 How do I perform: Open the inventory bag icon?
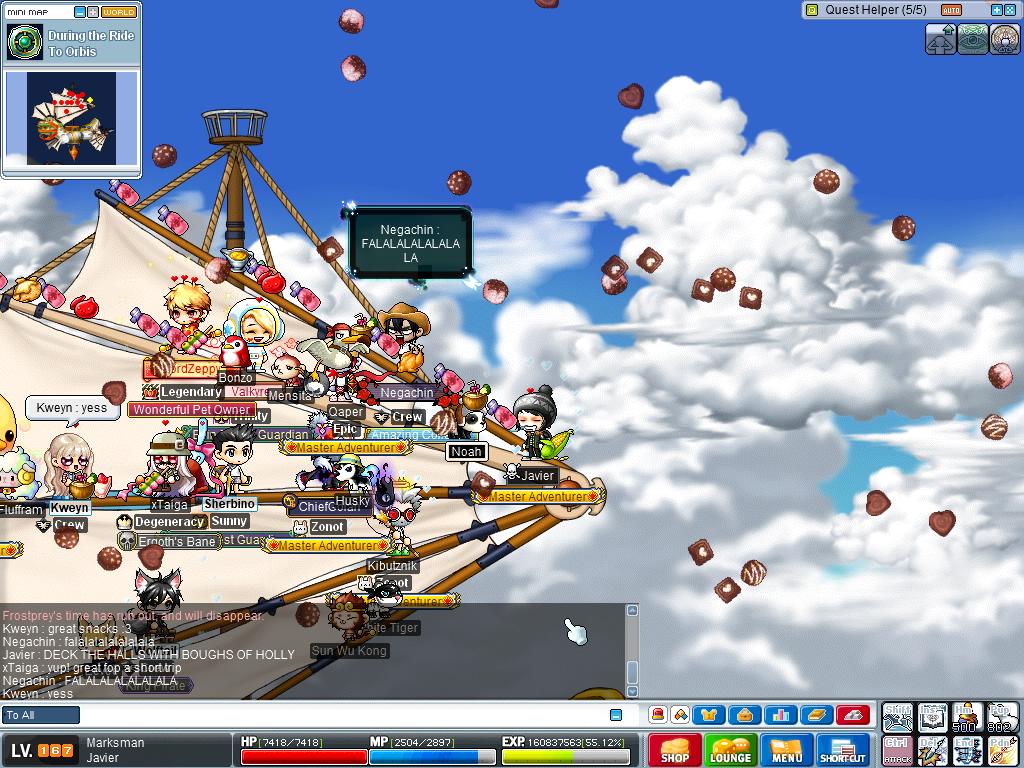pos(744,715)
